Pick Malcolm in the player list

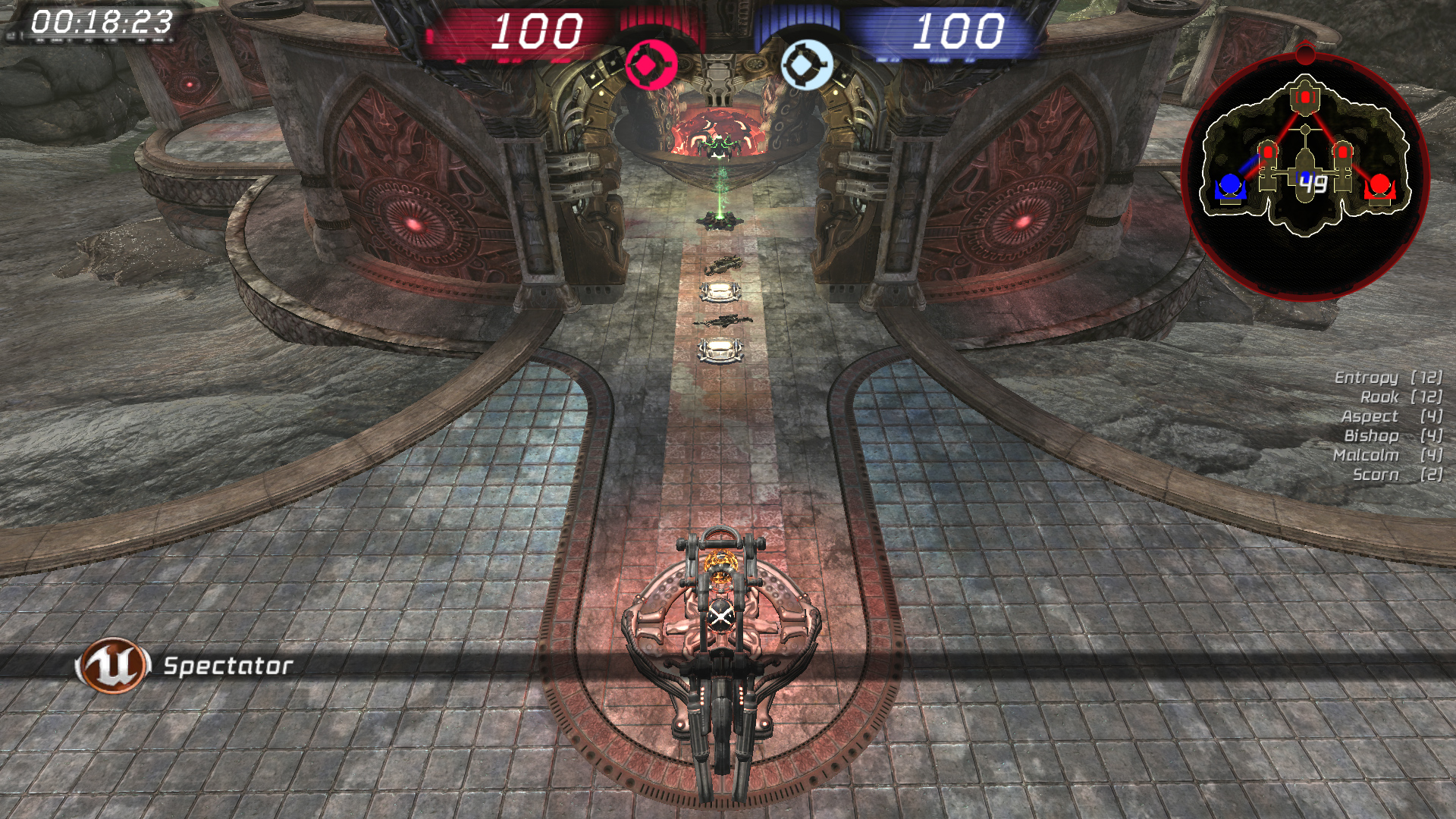(1366, 455)
